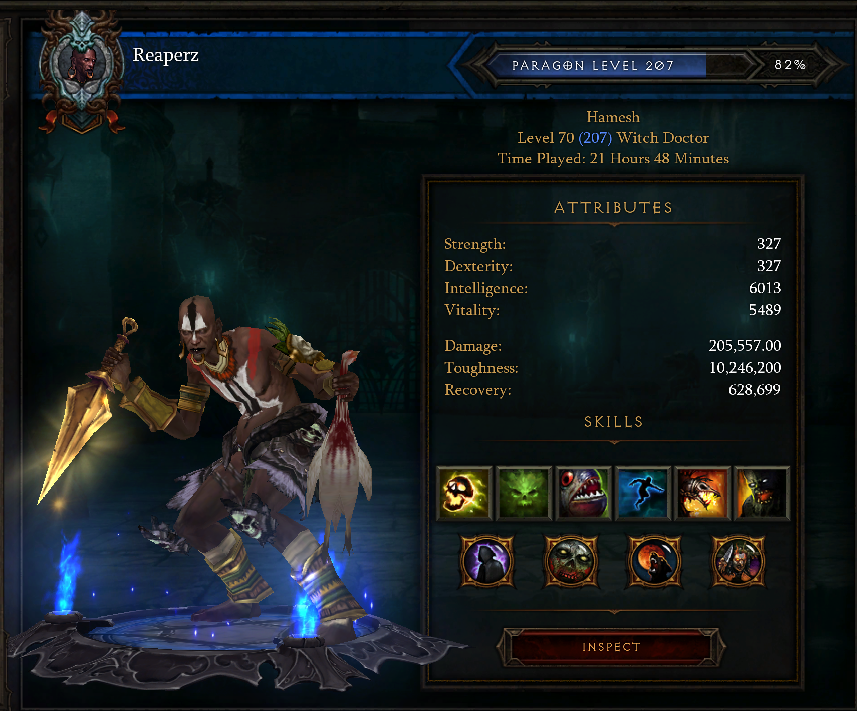Click the knife-wielding witch doctor passive

[737, 561]
